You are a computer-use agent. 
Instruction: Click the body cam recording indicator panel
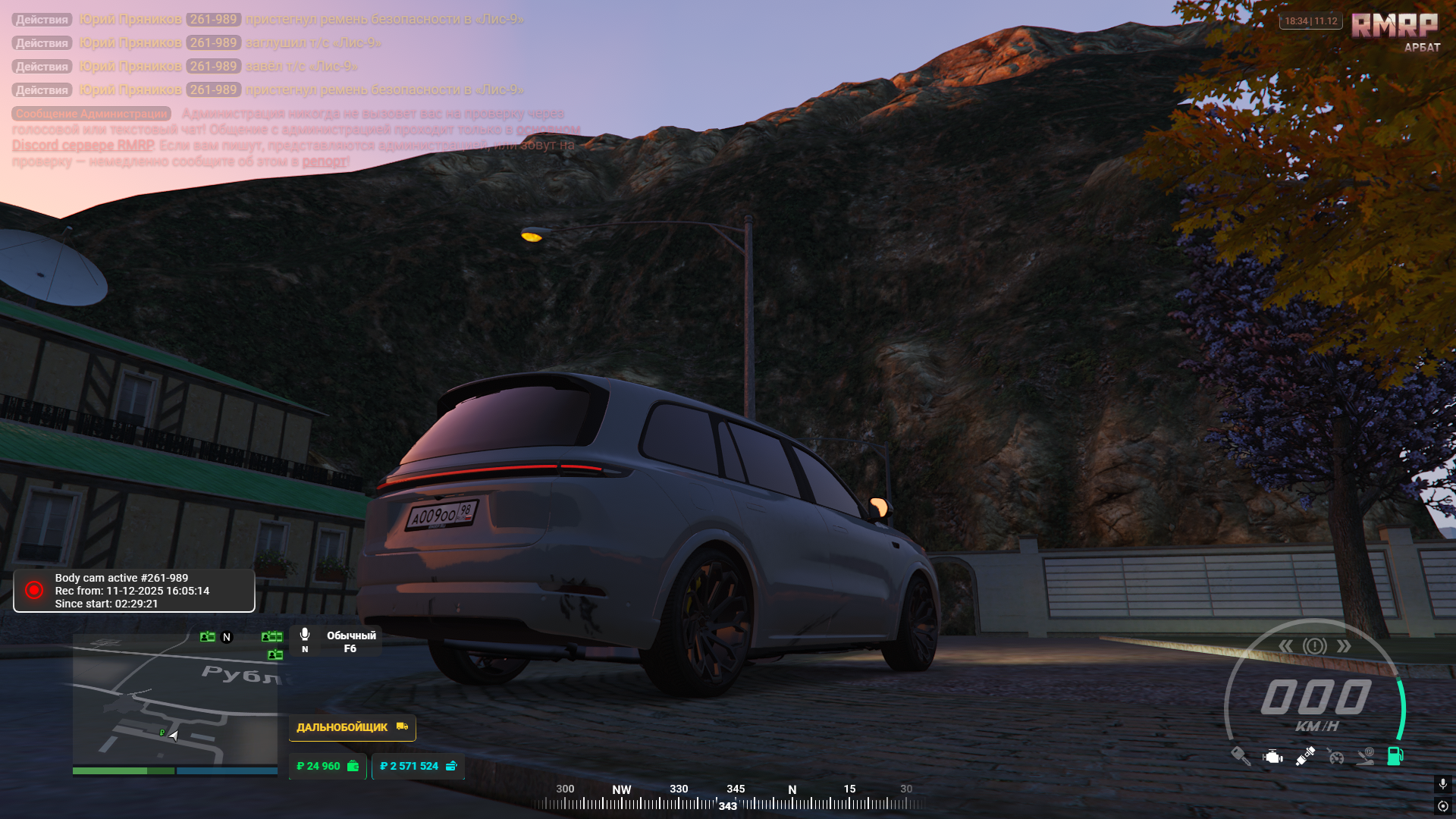(134, 591)
